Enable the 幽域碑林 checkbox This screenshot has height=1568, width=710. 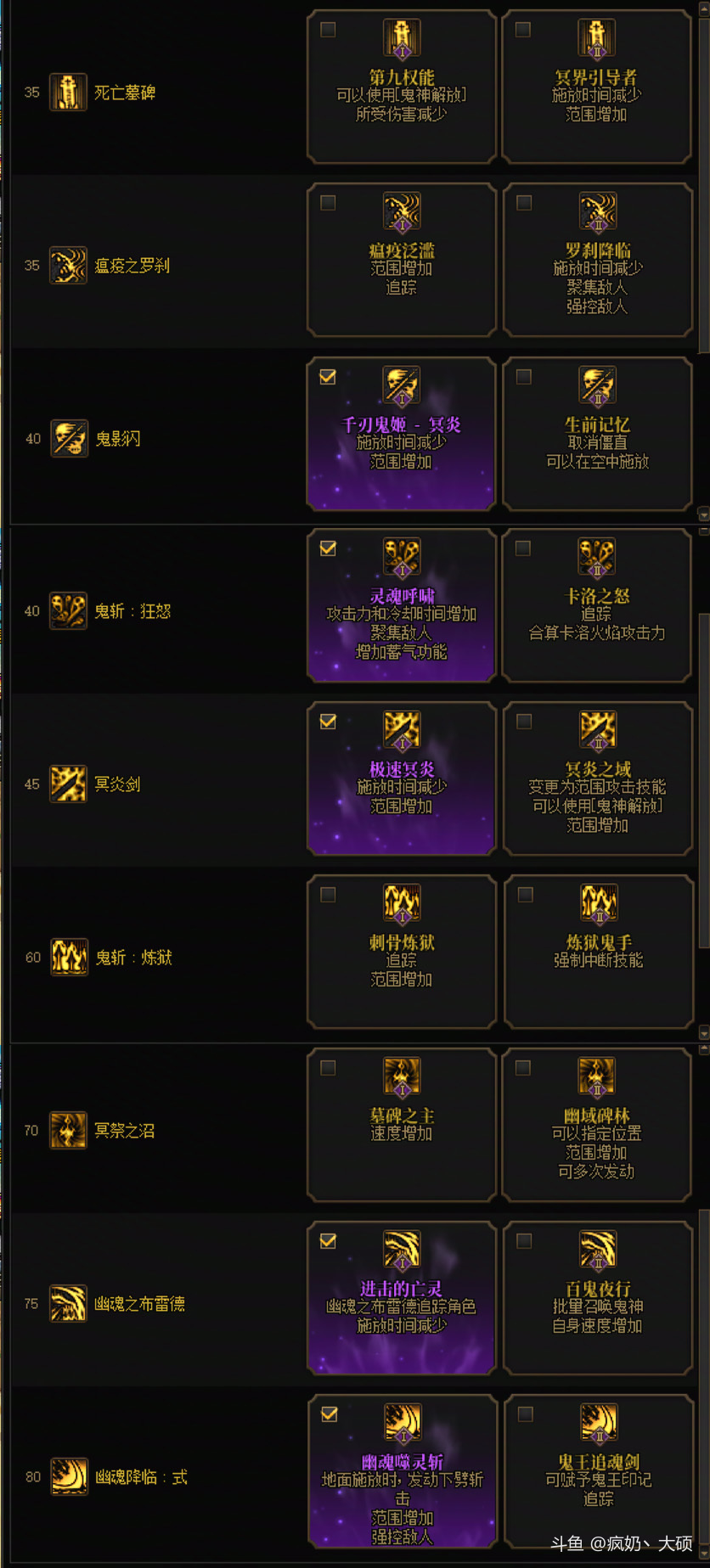click(x=523, y=1068)
